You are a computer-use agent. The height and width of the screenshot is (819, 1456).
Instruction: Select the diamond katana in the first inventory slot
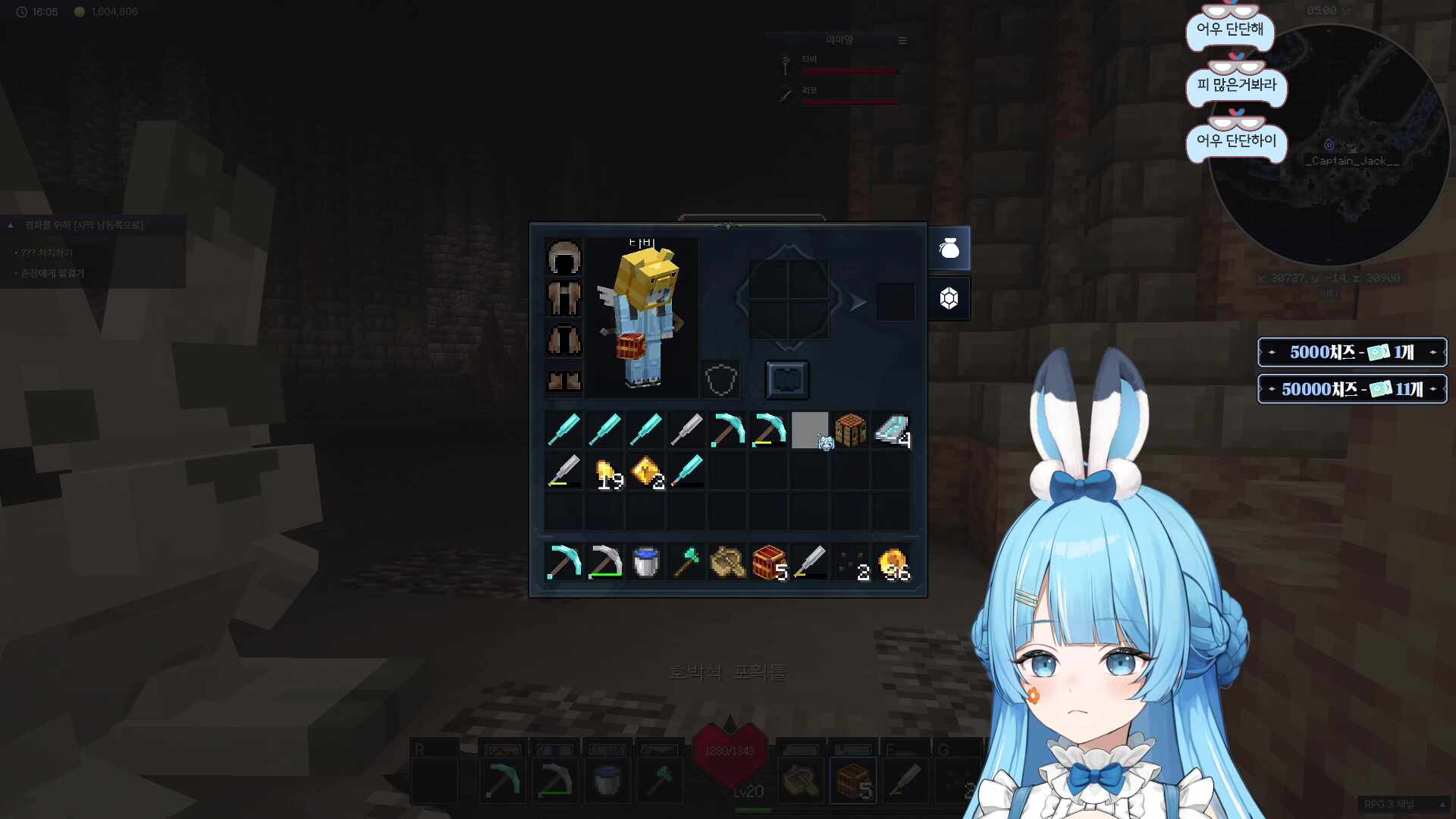tap(564, 430)
